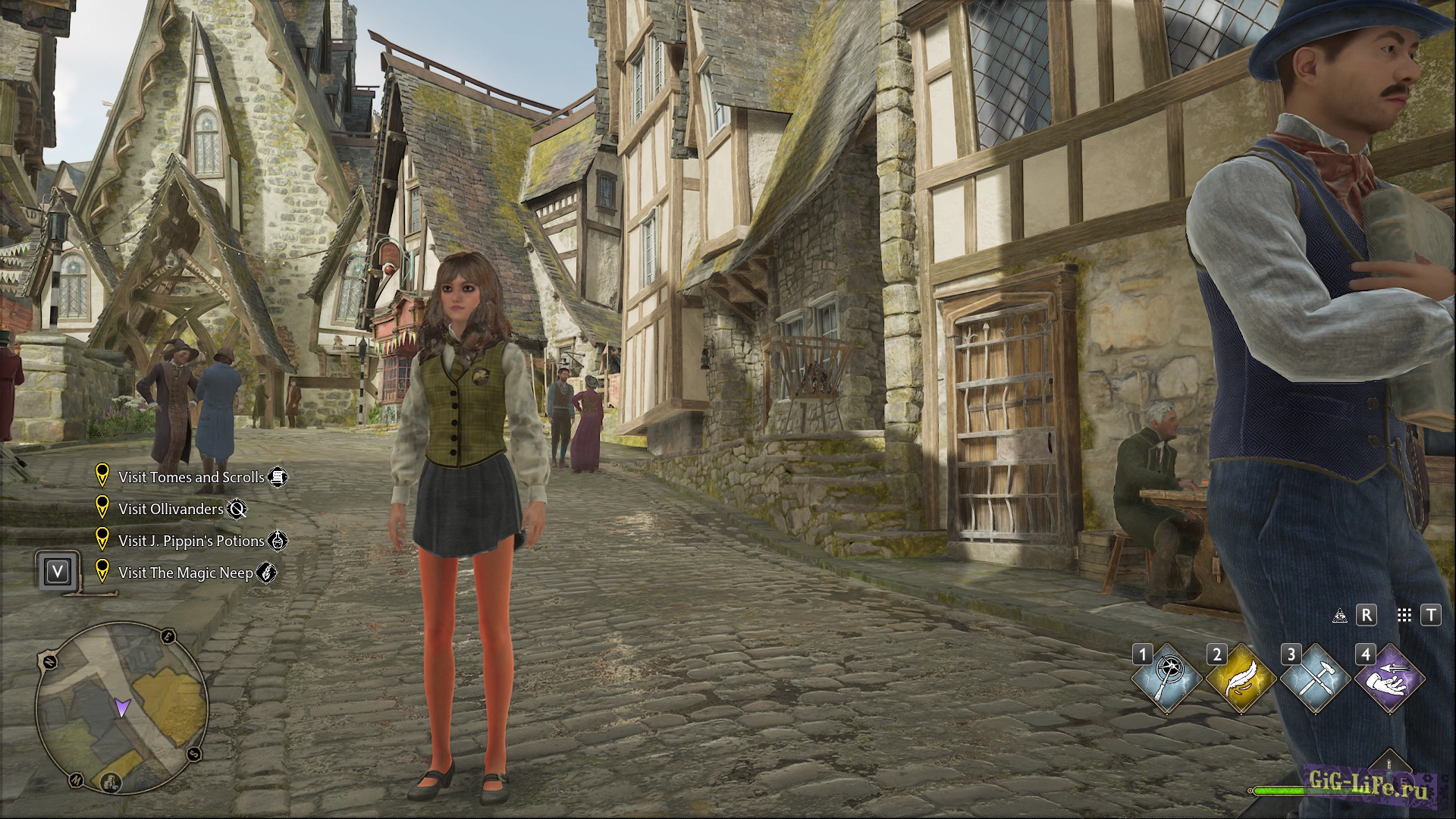Cast the purple Accio hand spell

1390,679
